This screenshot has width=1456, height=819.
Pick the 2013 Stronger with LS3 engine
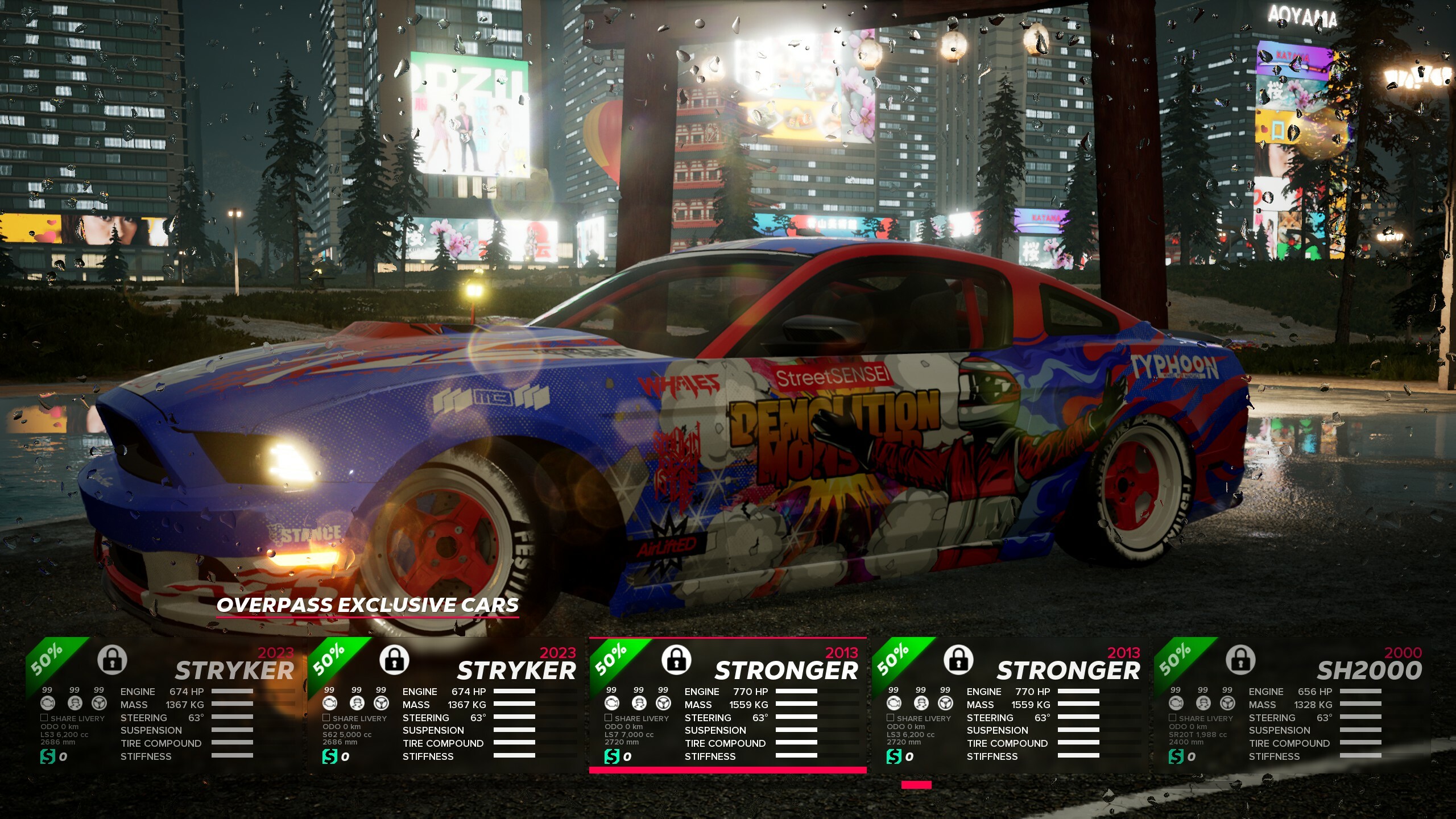click(1010, 705)
